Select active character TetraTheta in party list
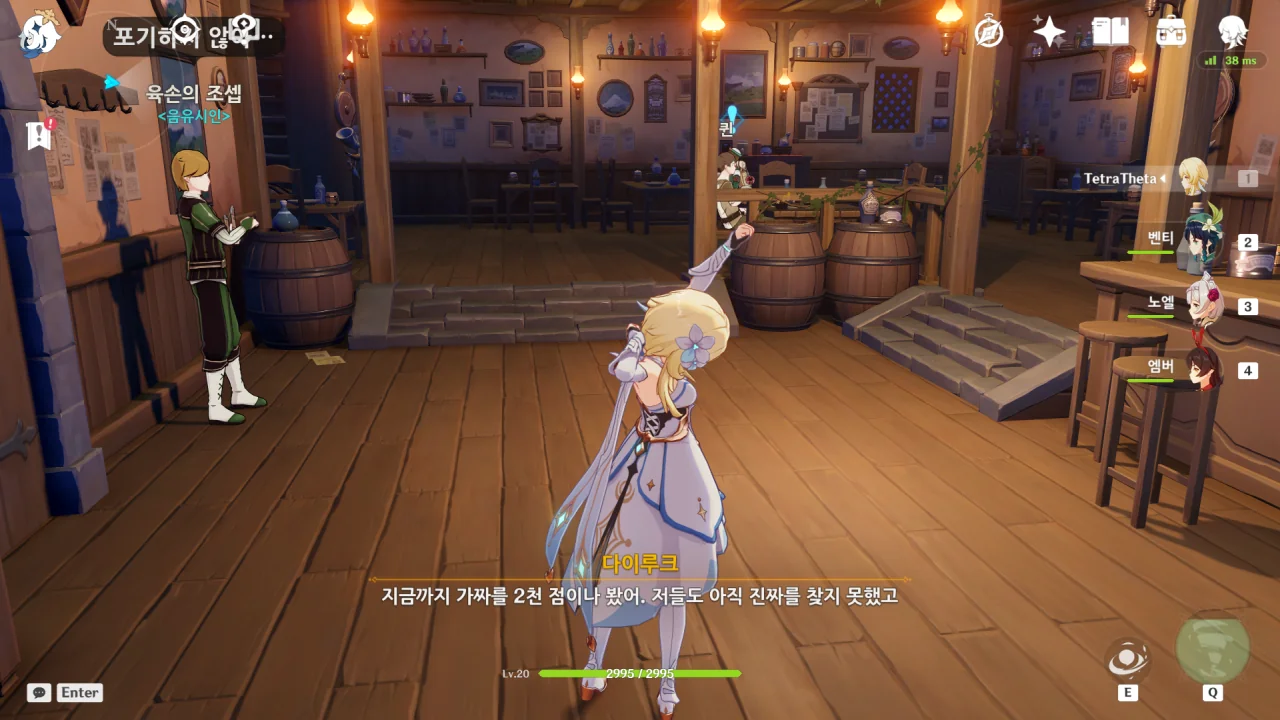 pyautogui.click(x=1192, y=178)
